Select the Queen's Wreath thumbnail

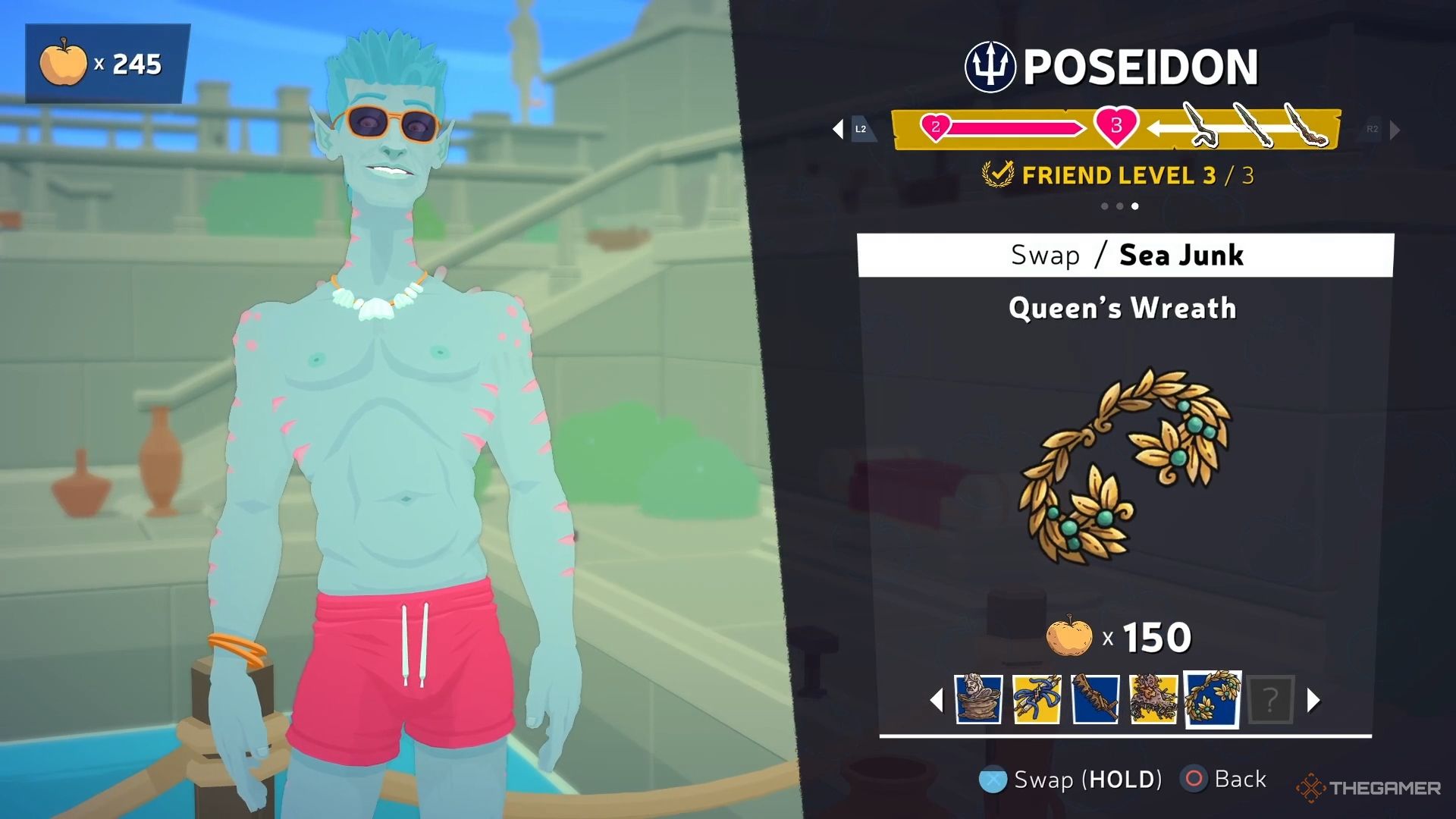pyautogui.click(x=1212, y=698)
